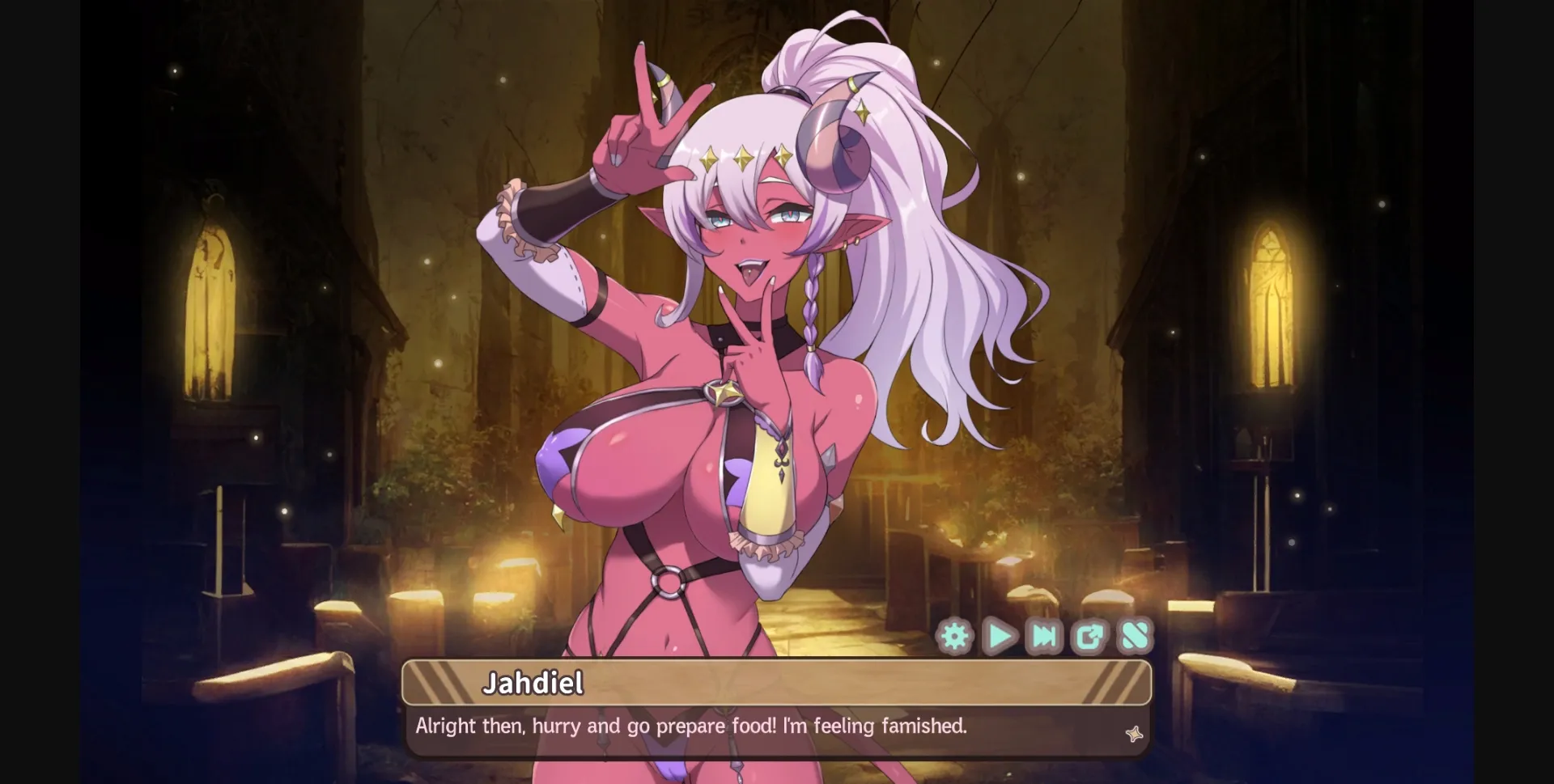Image resolution: width=1554 pixels, height=784 pixels.
Task: Activate skip mode with the double-arrow icon
Action: [1043, 636]
